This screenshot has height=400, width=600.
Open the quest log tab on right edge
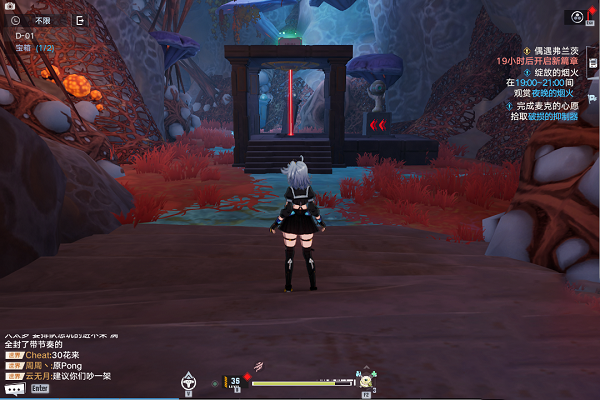click(594, 64)
